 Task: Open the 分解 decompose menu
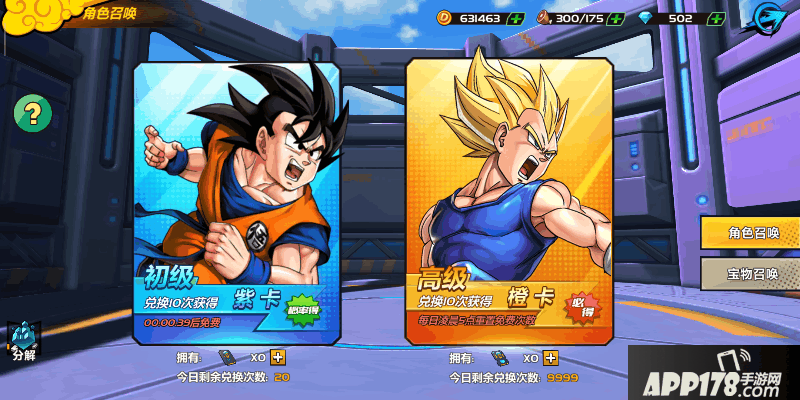pos(22,342)
